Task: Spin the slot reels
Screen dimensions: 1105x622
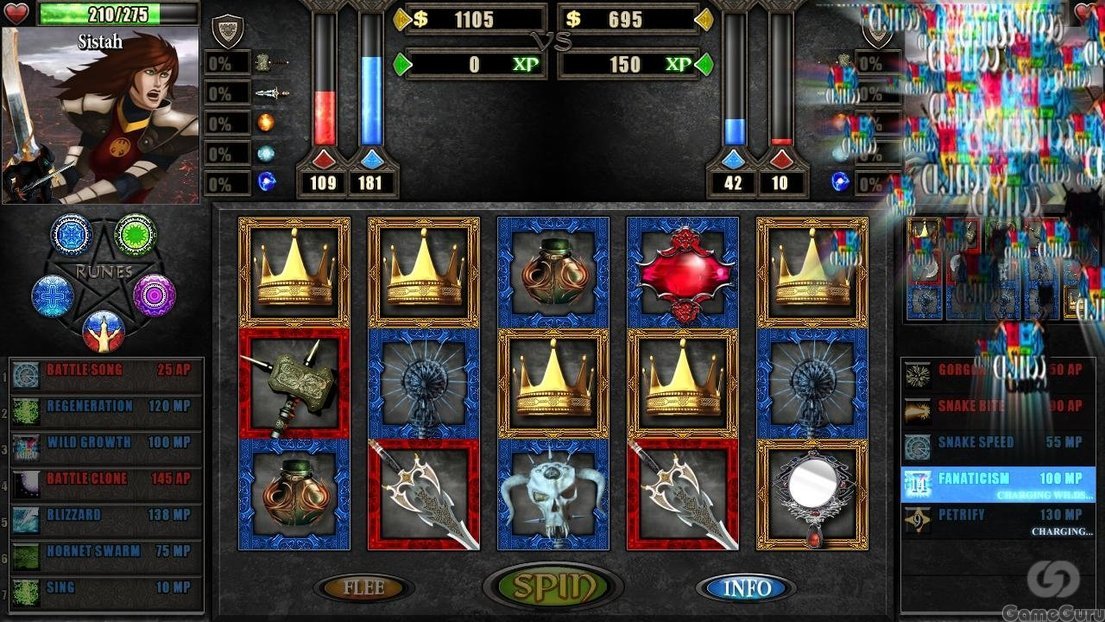Action: [553, 587]
